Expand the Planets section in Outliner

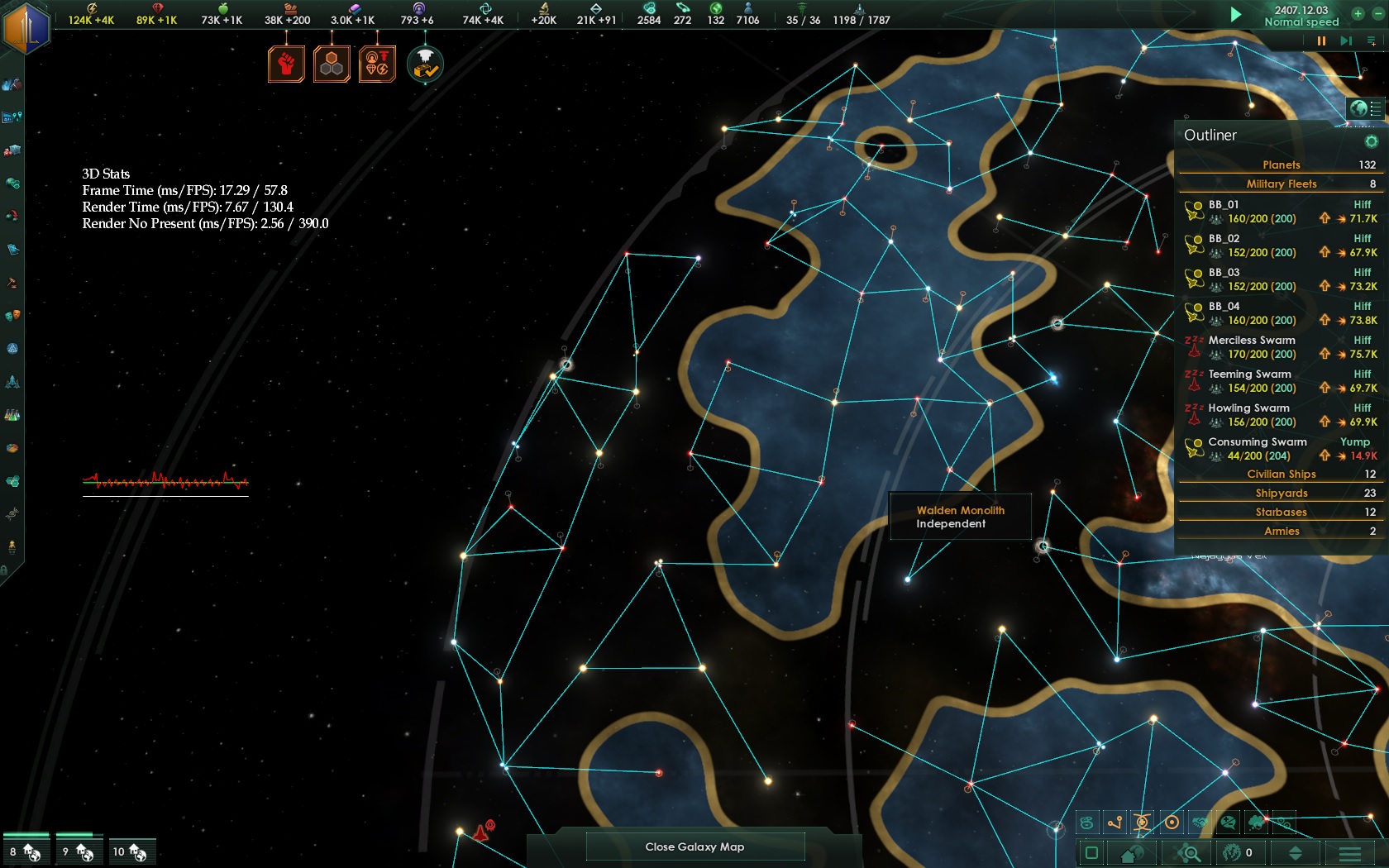click(1280, 165)
